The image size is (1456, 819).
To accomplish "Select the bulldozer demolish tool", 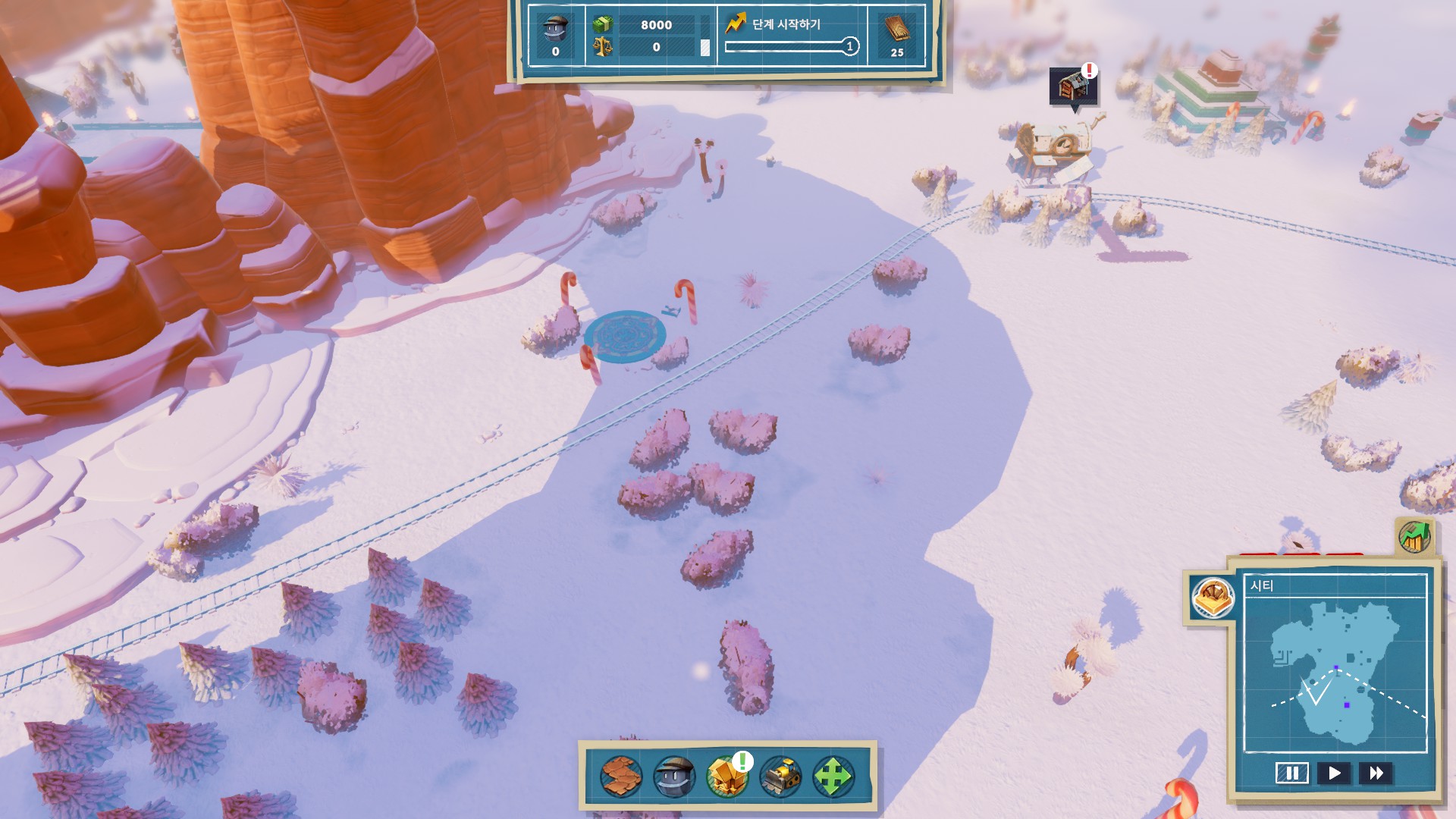I will [x=780, y=776].
